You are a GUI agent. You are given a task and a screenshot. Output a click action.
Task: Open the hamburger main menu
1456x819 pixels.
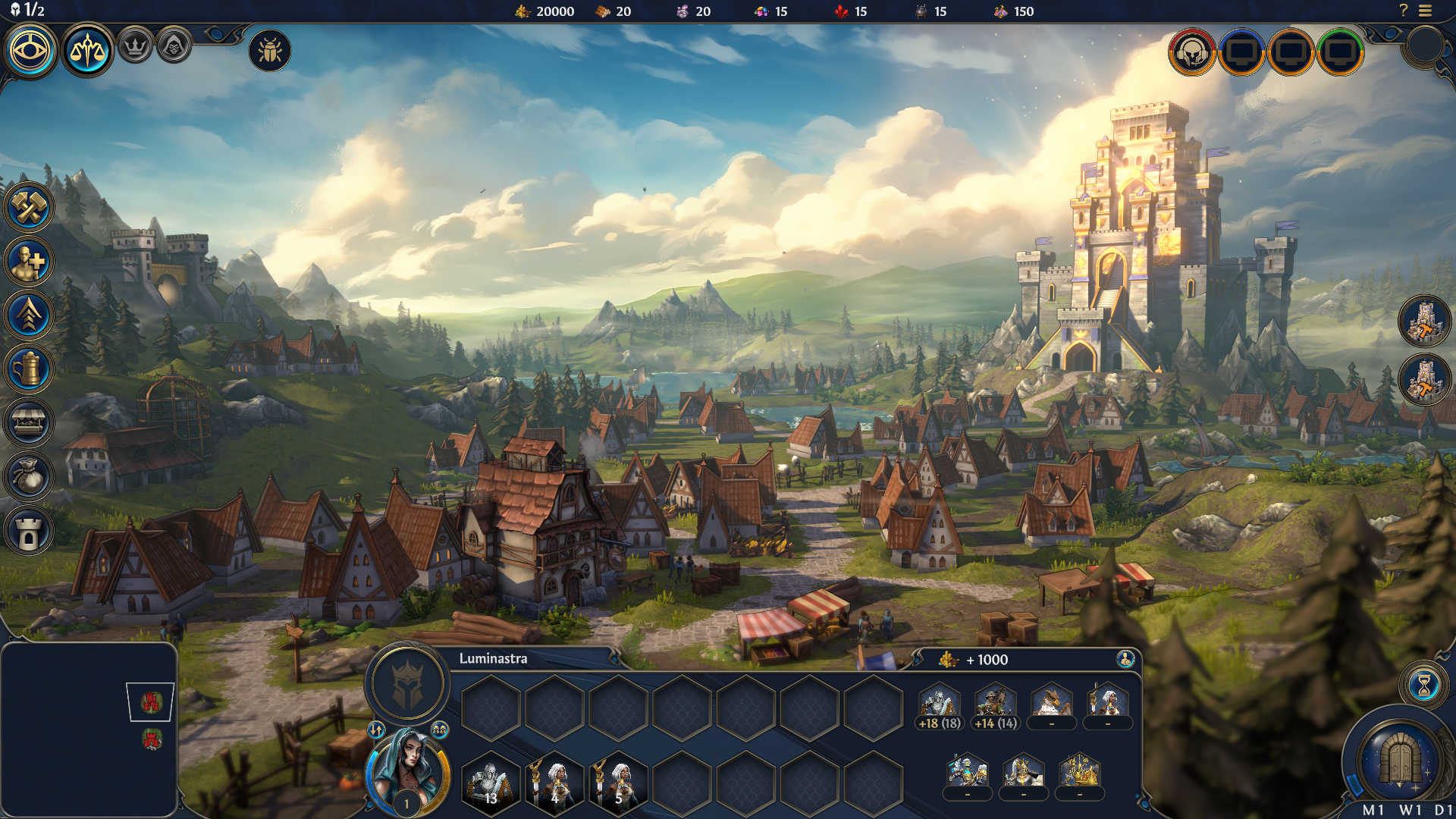coord(1426,11)
